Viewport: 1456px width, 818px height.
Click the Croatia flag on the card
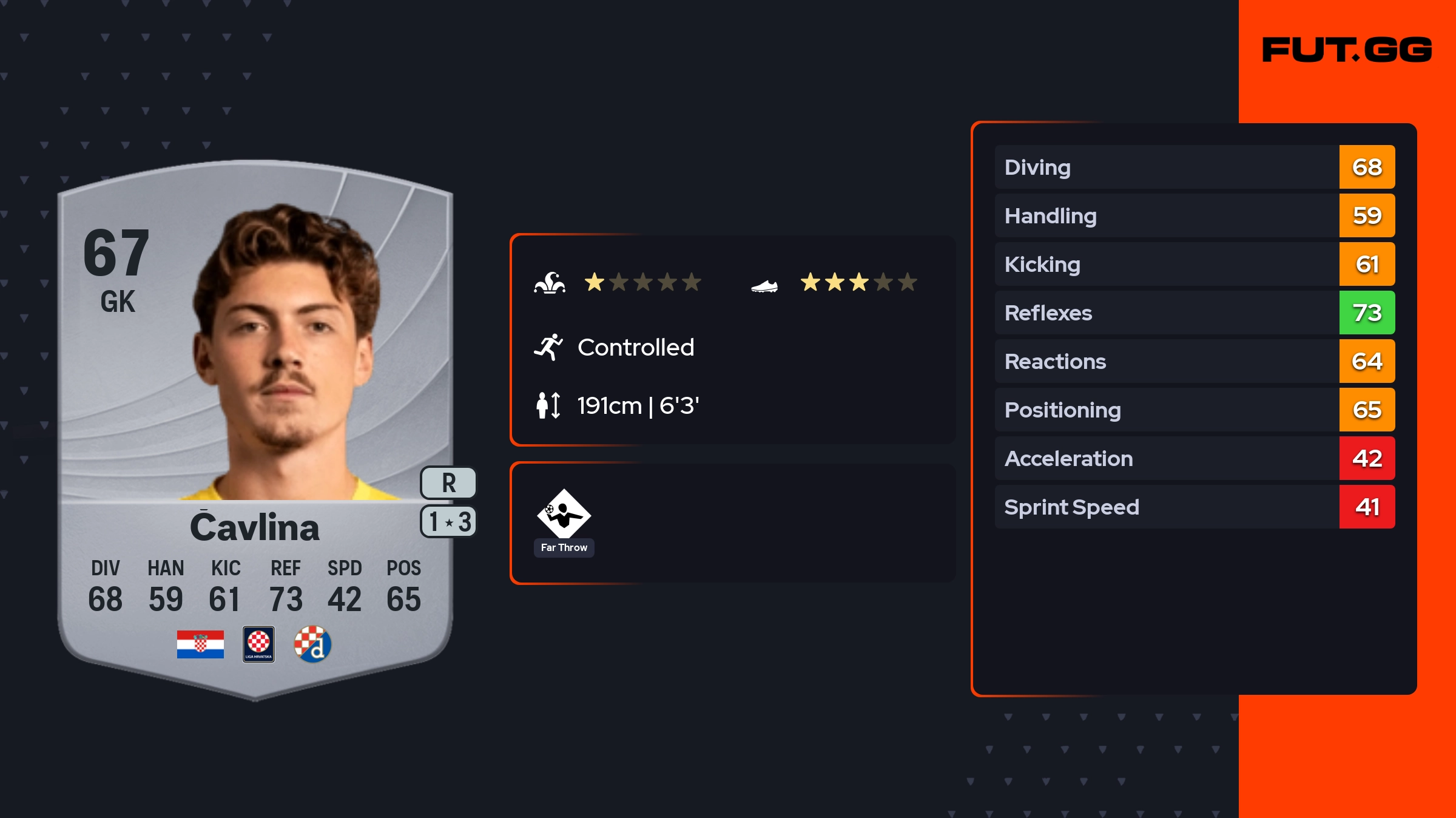point(200,644)
